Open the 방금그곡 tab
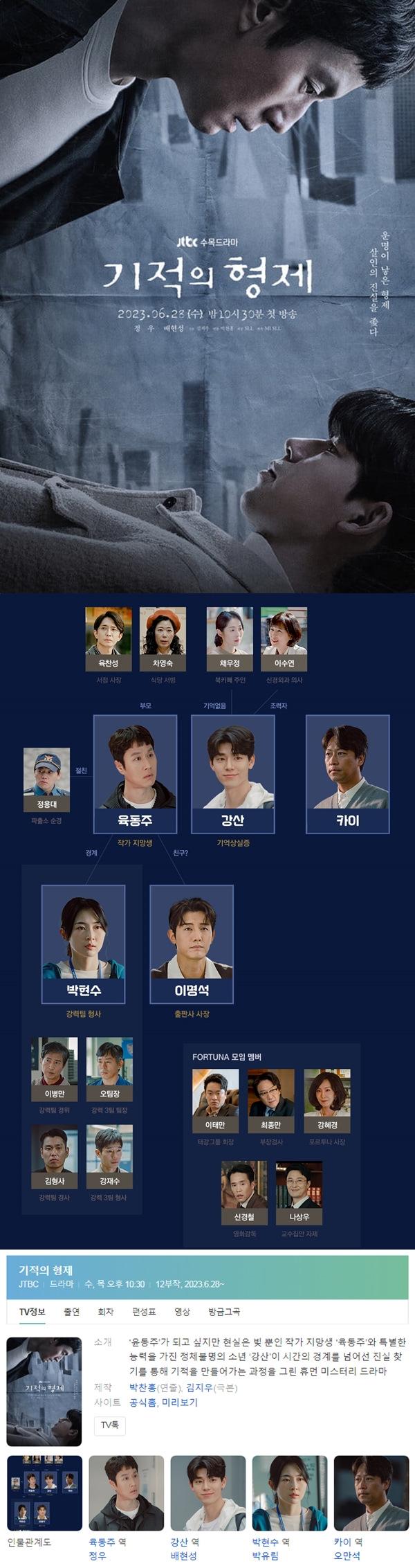The image size is (415, 1568). point(224,1312)
